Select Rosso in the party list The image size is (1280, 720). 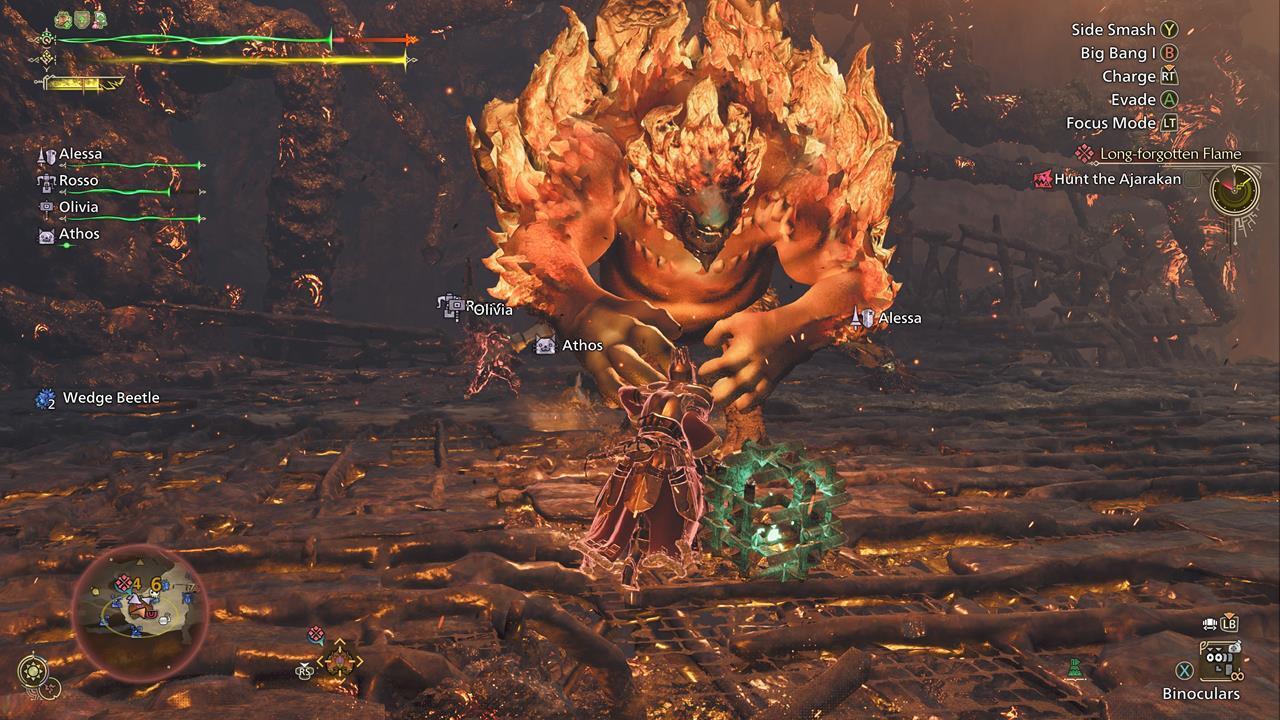click(78, 181)
